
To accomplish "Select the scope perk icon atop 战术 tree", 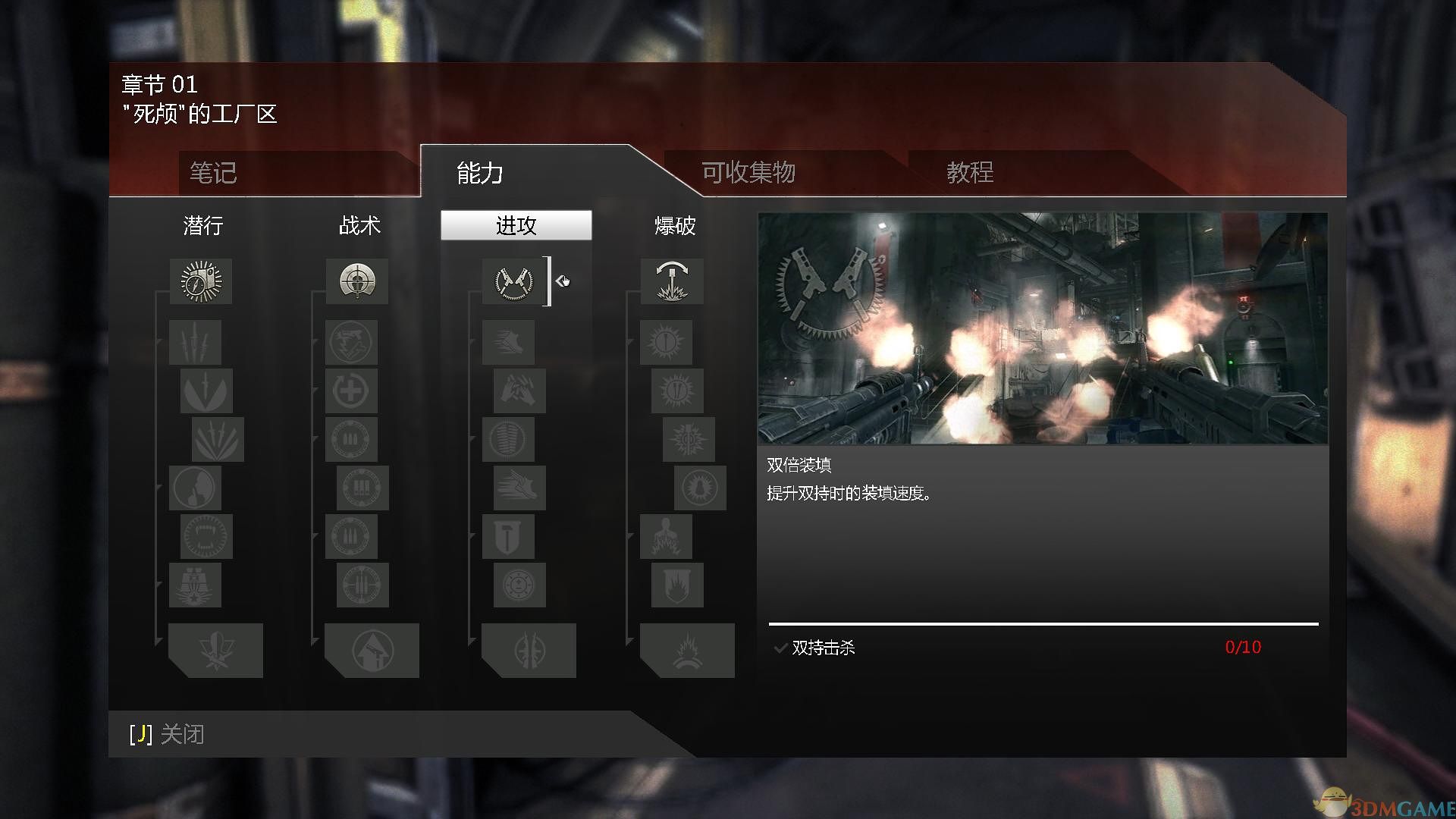I will point(356,281).
